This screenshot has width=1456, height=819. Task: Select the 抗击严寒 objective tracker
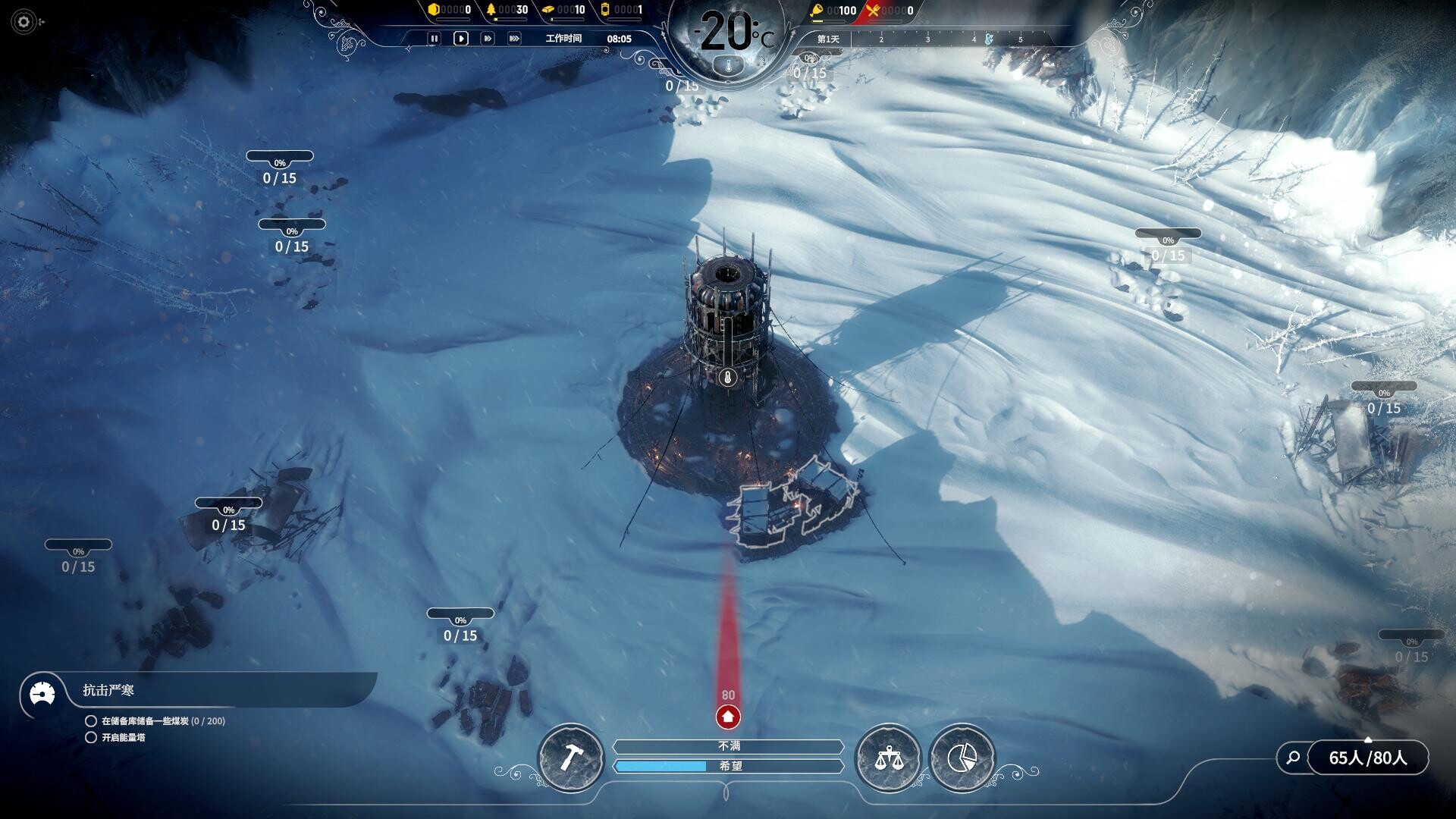point(108,691)
